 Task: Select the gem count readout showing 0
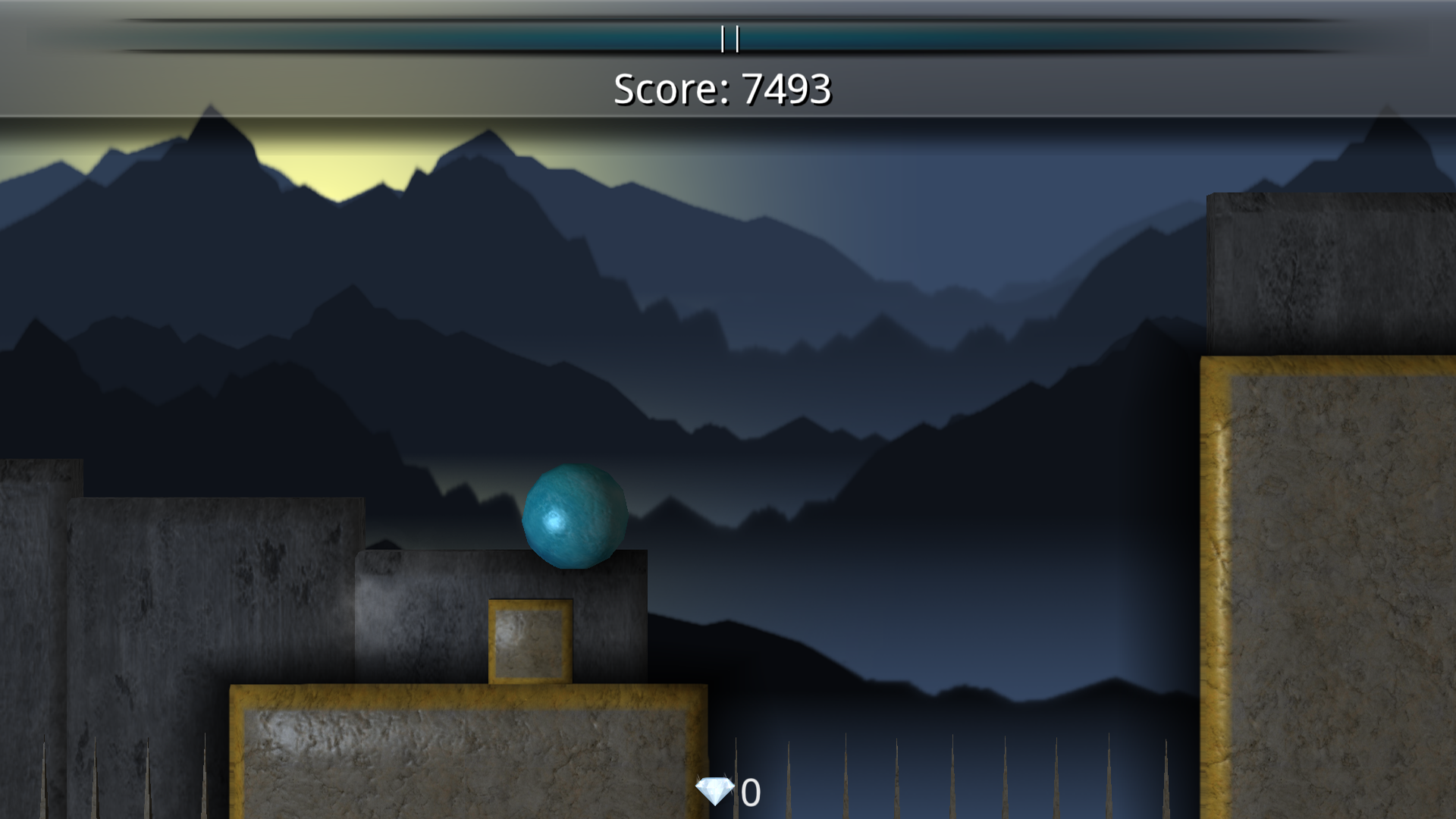coord(749,792)
